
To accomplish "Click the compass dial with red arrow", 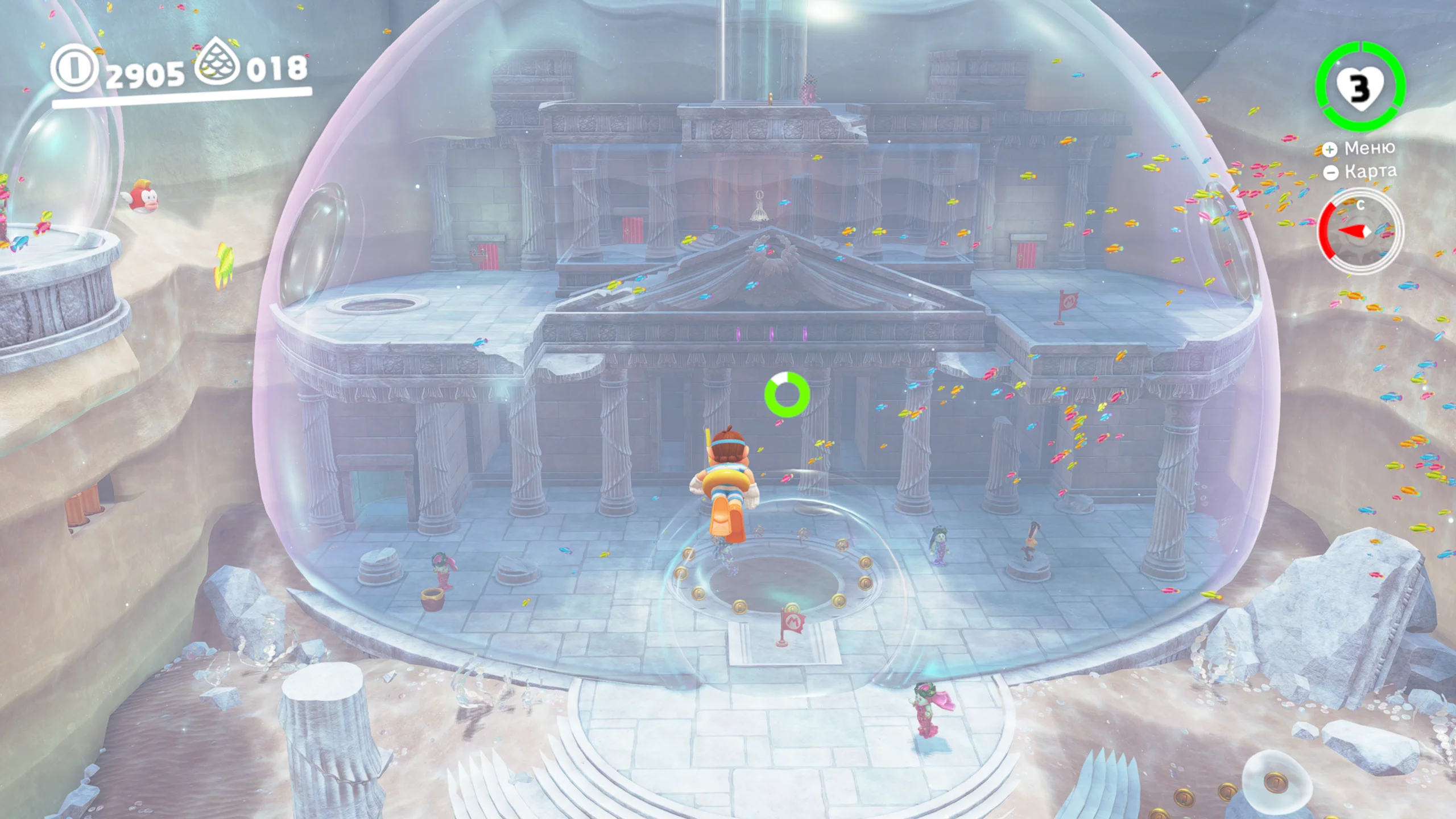I will click(x=1360, y=231).
